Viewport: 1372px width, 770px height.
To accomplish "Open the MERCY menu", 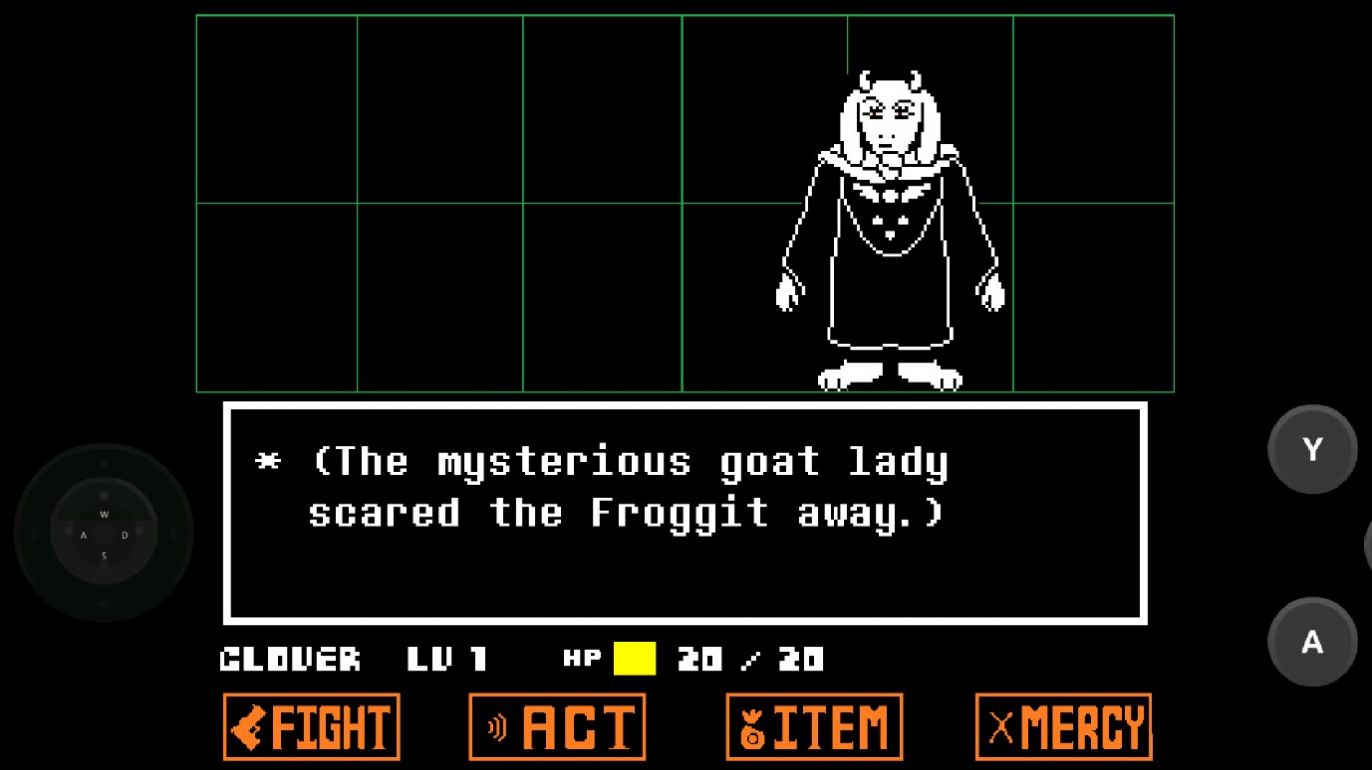I will click(1063, 725).
